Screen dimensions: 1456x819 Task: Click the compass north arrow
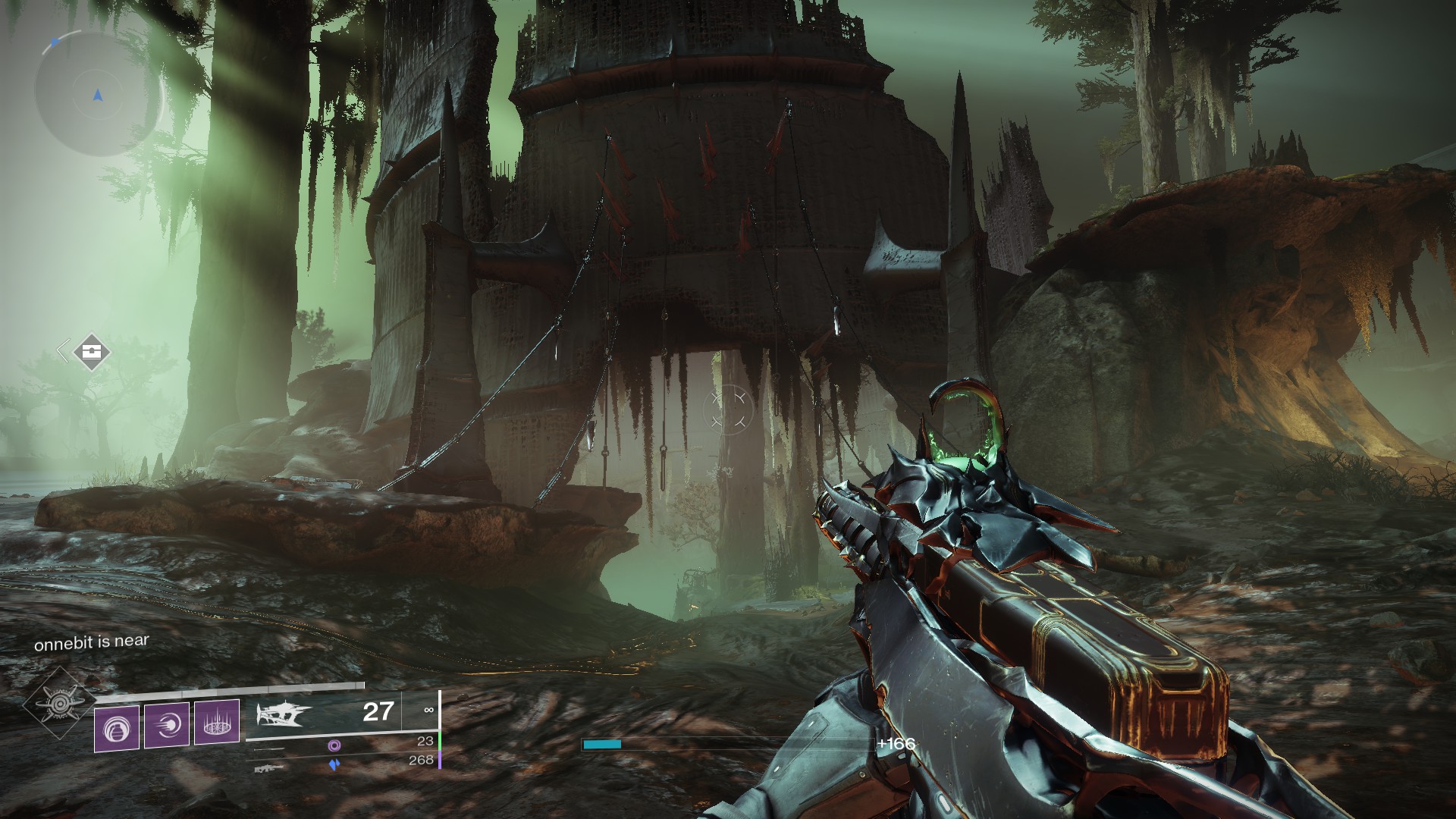point(56,42)
